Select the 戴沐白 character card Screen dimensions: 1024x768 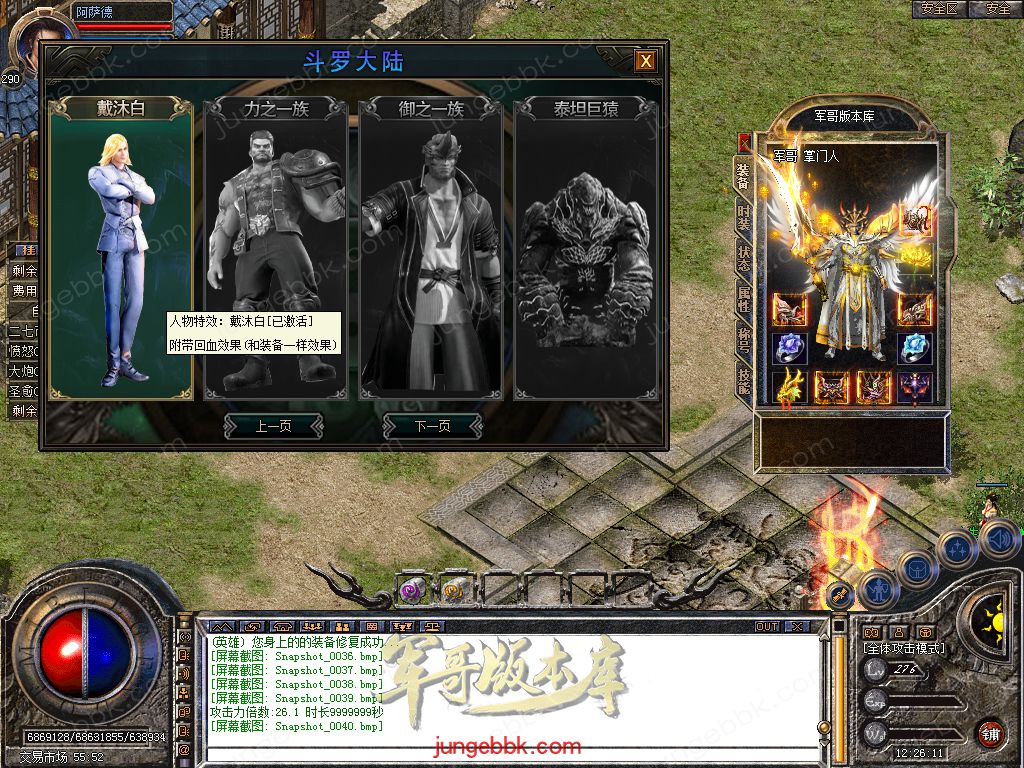(120, 250)
